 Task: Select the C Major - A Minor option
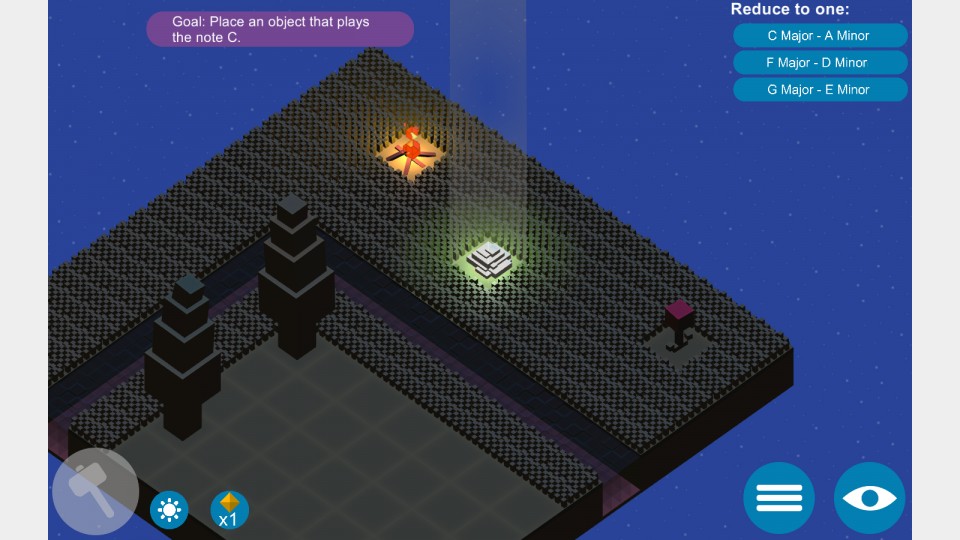(819, 36)
